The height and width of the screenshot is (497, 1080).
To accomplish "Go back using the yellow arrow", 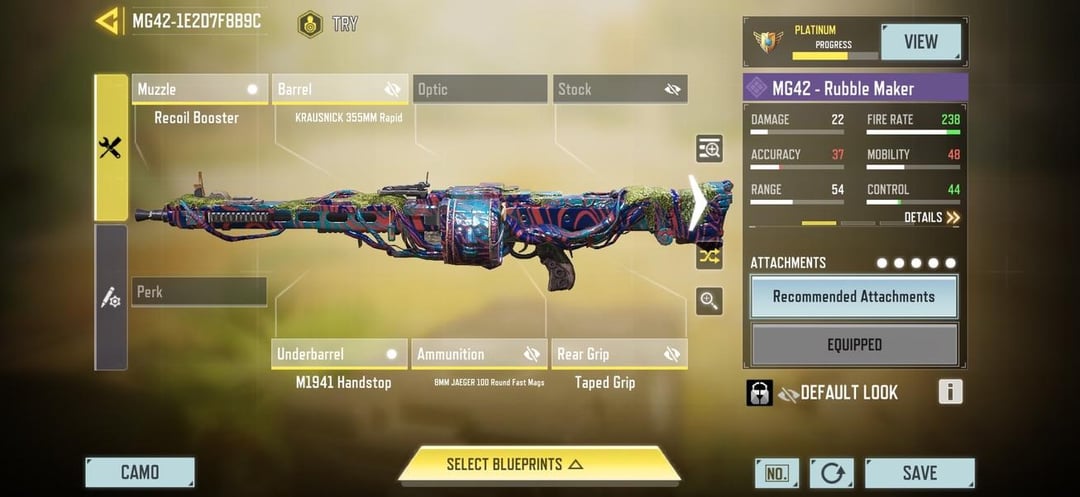I will 107,21.
